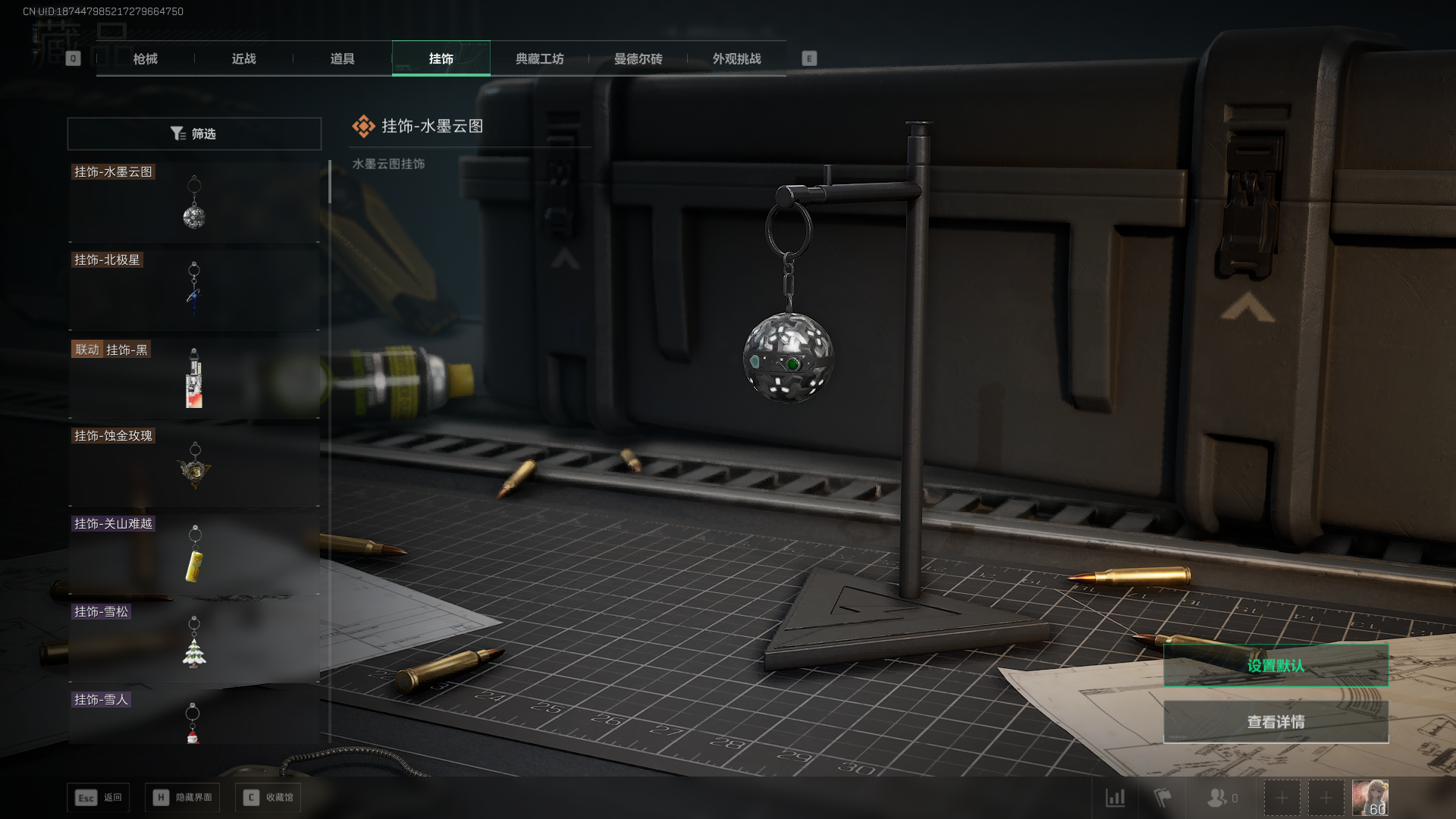This screenshot has width=1456, height=819.
Task: Click the 挂饰 tab
Action: coord(441,58)
